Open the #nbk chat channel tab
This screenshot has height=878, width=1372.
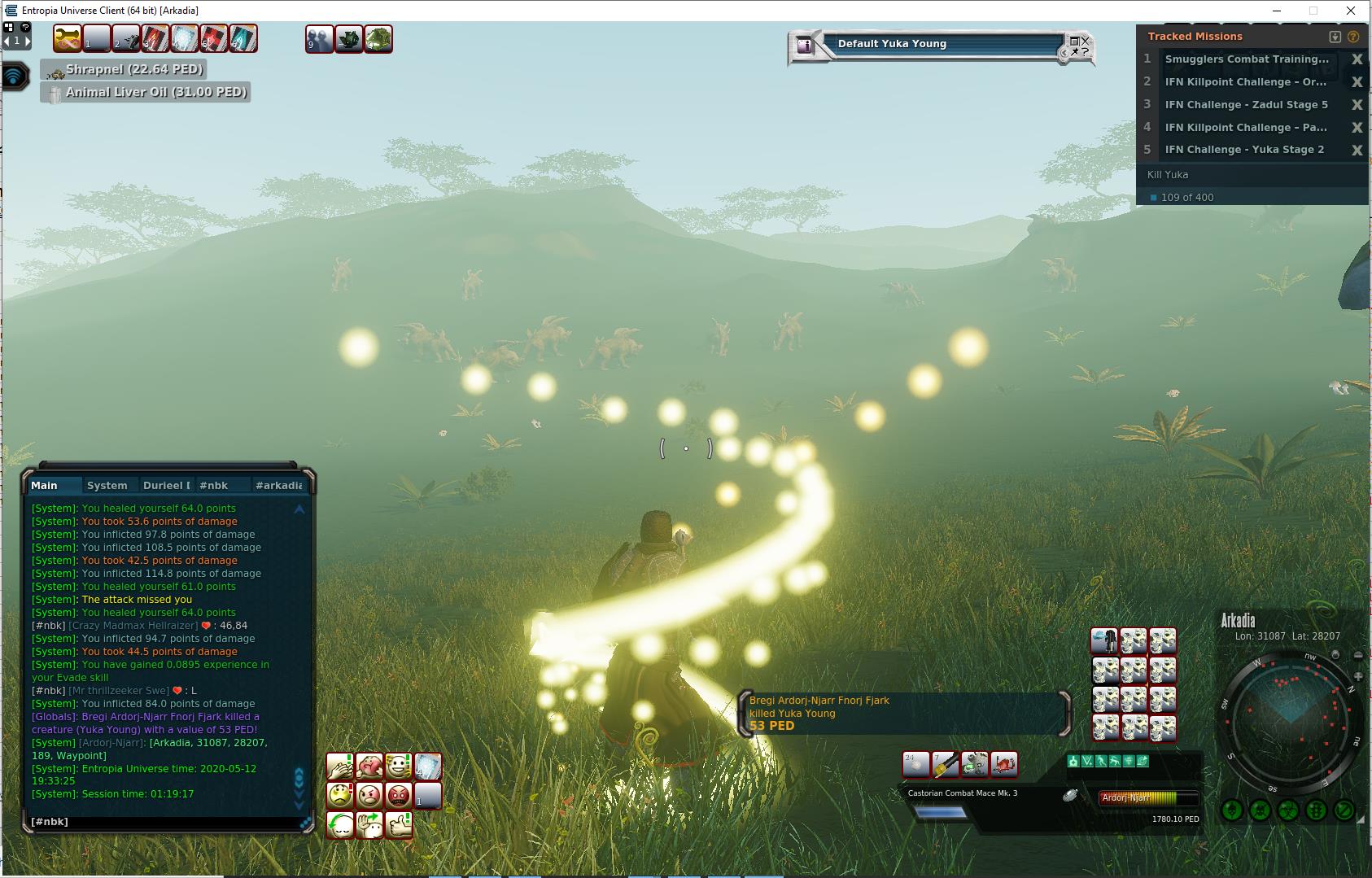214,486
